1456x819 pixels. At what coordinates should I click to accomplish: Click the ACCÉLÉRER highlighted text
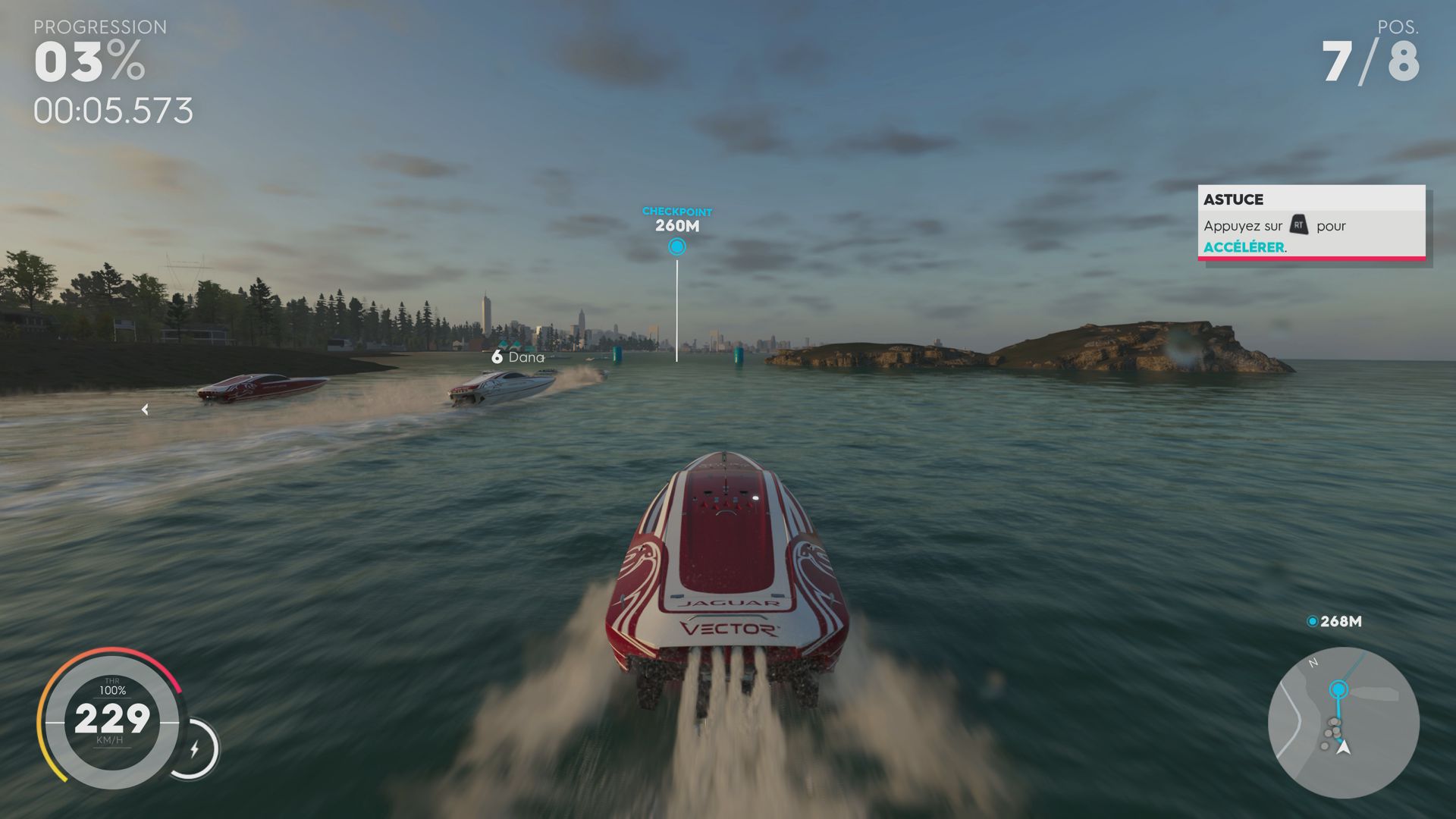[1244, 247]
